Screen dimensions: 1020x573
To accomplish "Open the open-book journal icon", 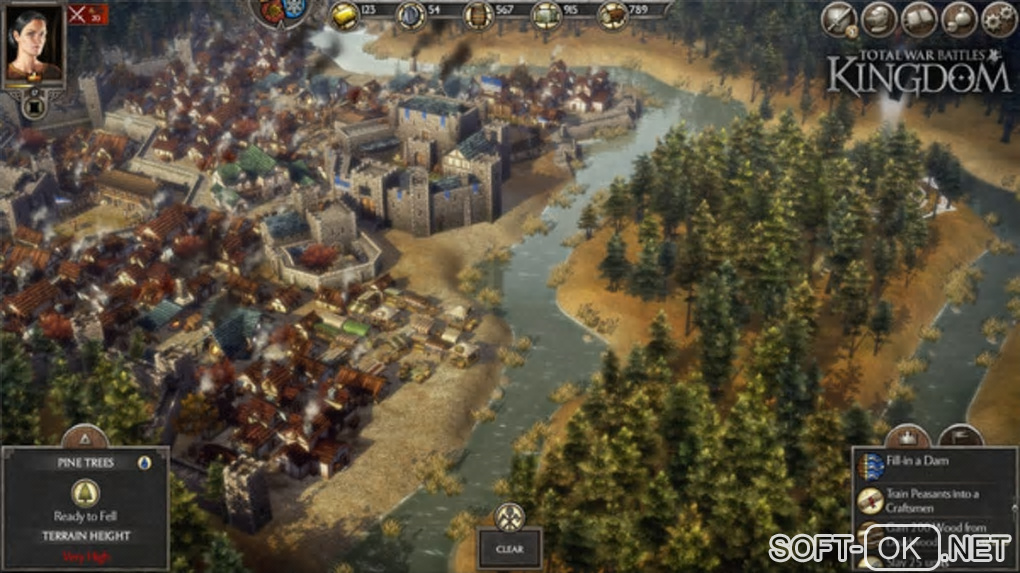I will (x=920, y=19).
